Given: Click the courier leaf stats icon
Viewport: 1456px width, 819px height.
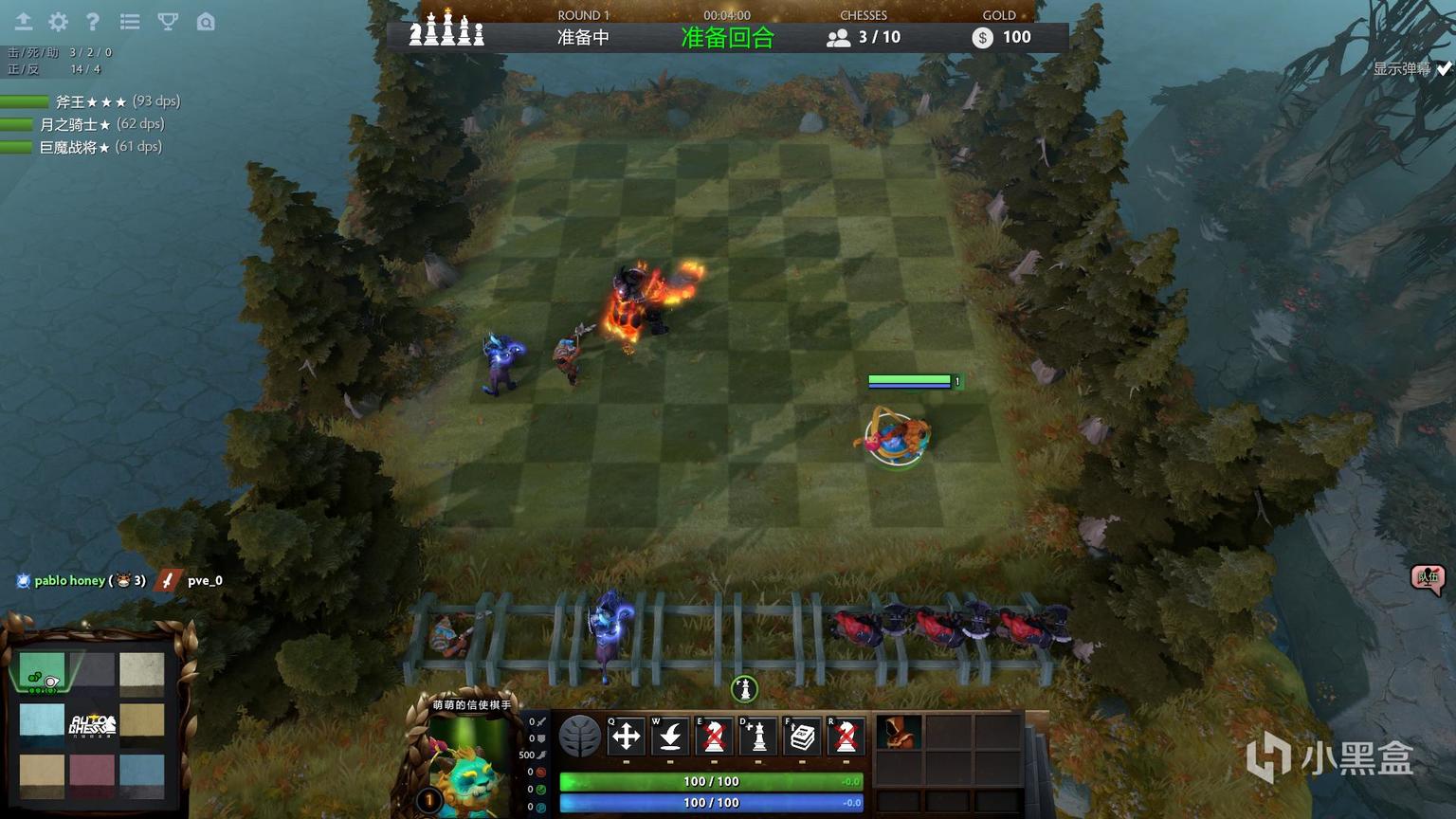Looking at the screenshot, I should click(582, 737).
